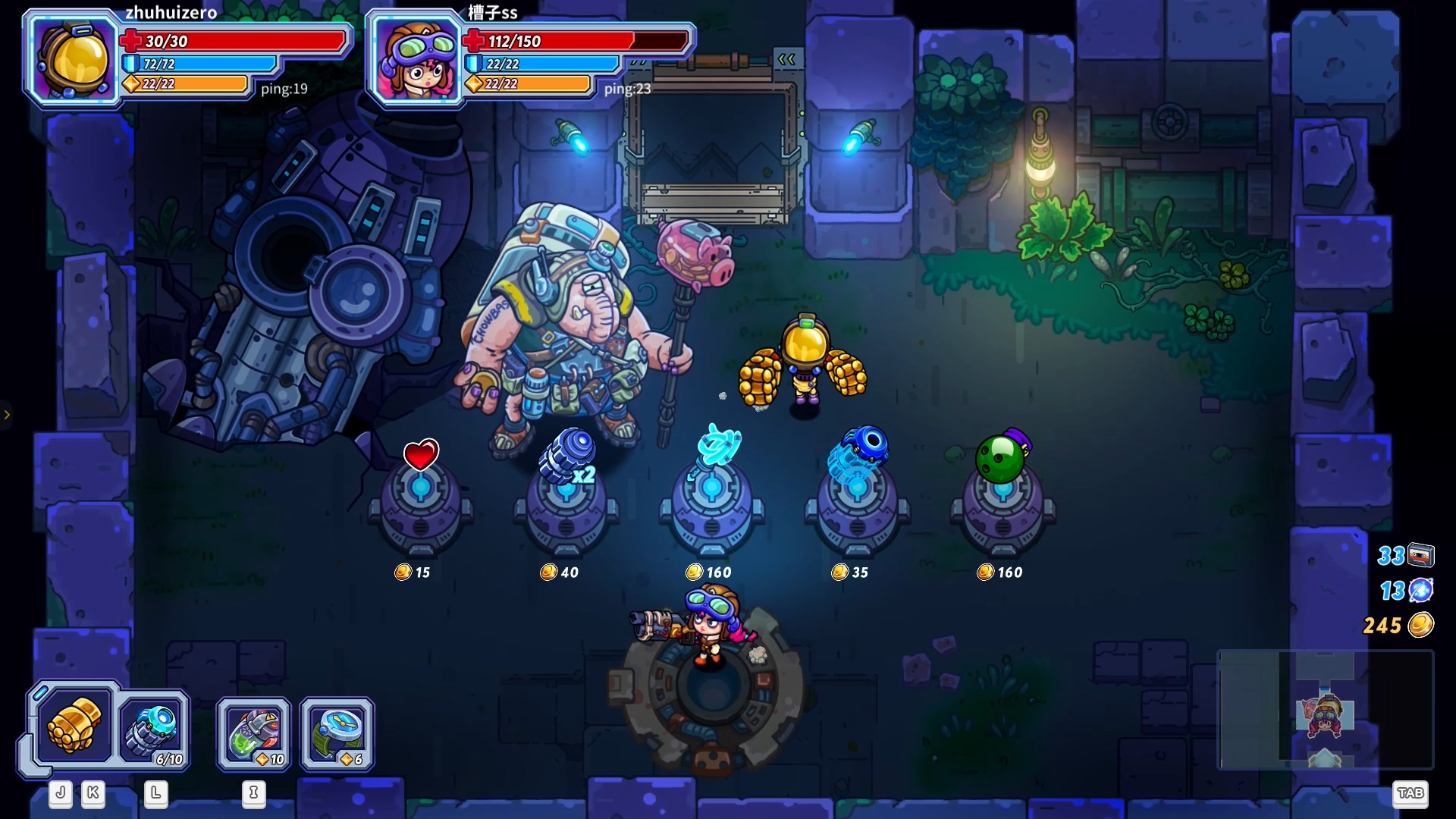
Task: Select 槽子ss's character portrait
Action: coord(418,61)
